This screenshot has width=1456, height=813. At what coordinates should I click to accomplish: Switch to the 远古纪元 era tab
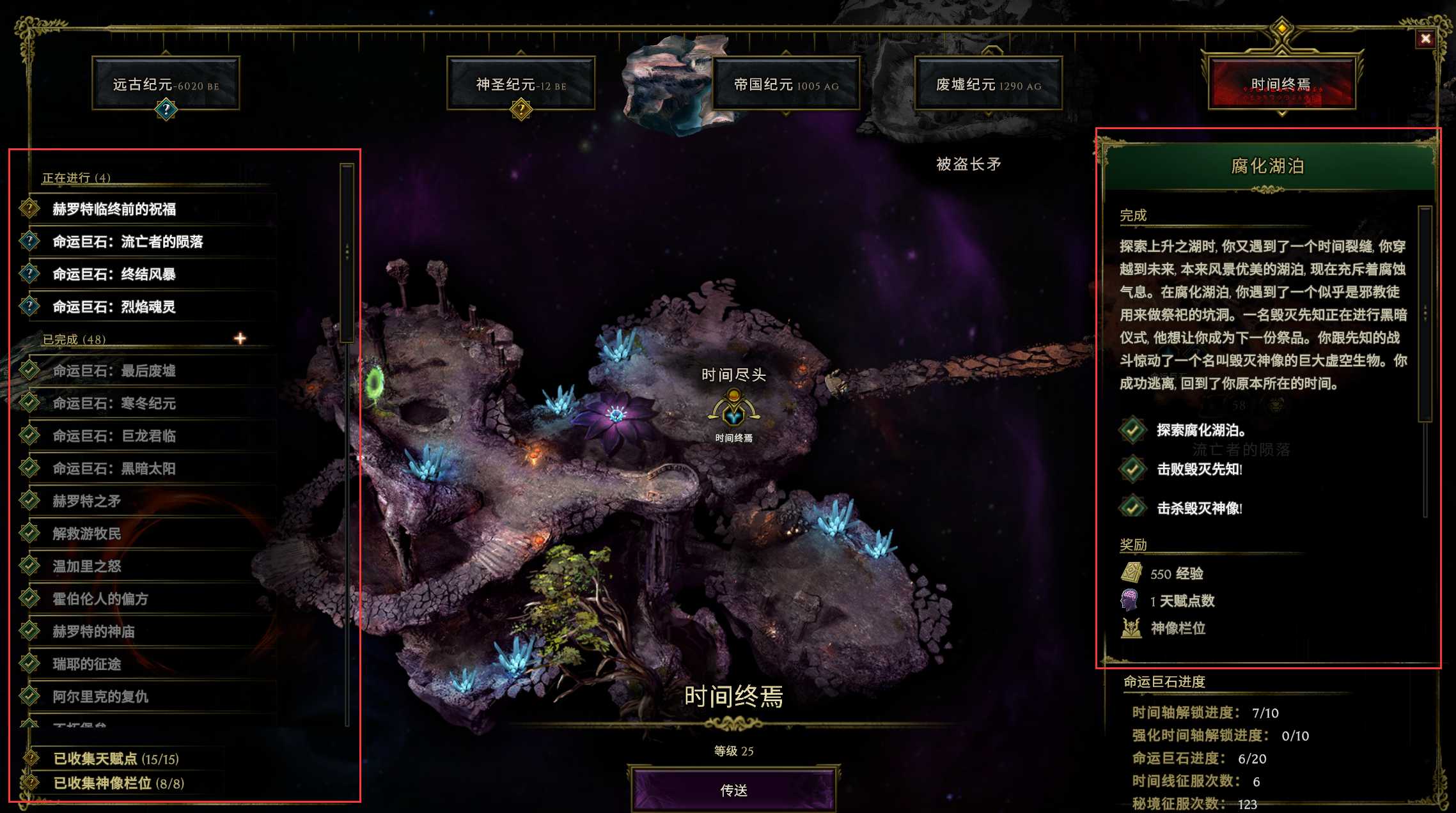click(x=166, y=84)
